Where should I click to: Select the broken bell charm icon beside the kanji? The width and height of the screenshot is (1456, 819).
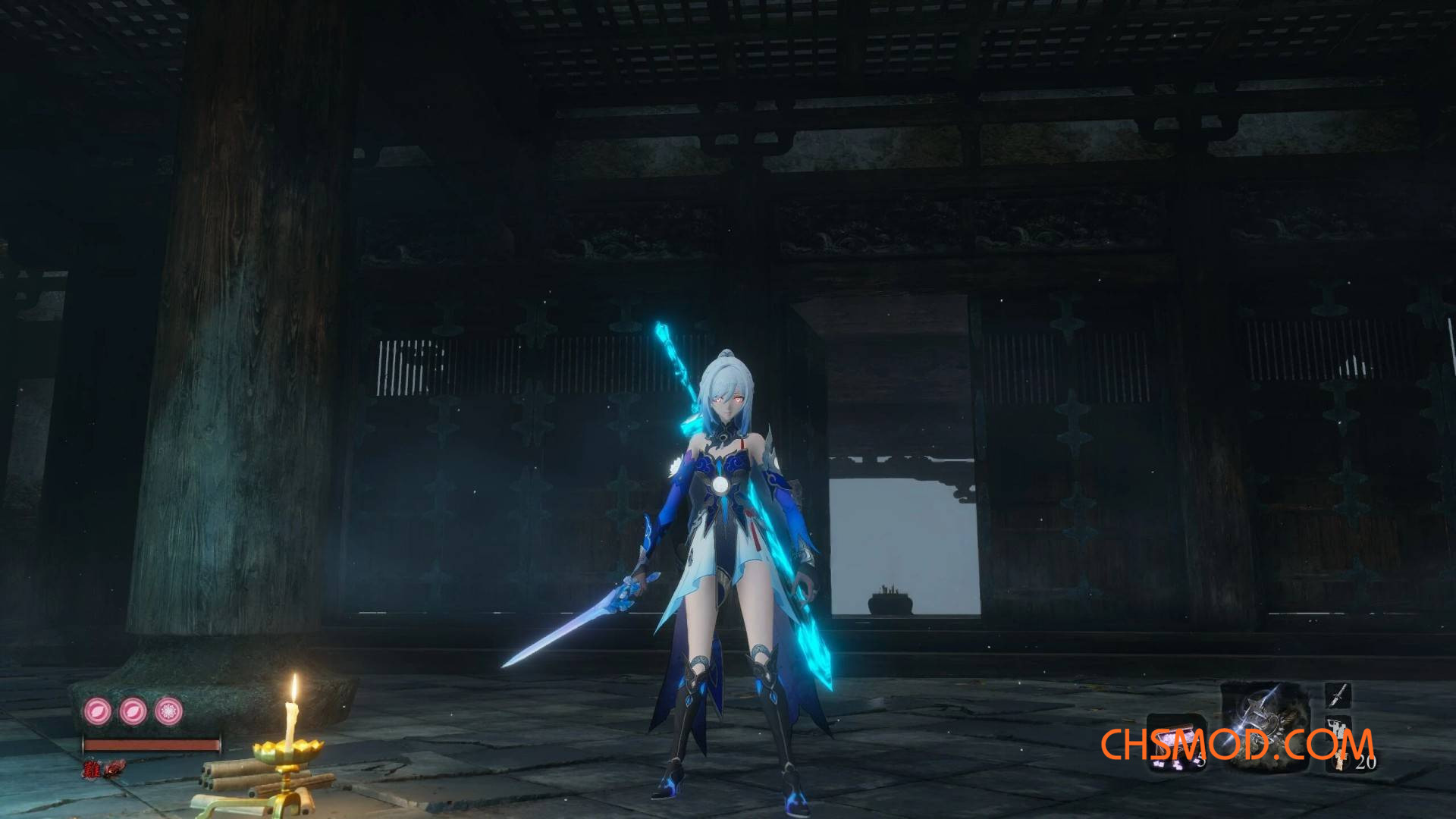click(115, 770)
